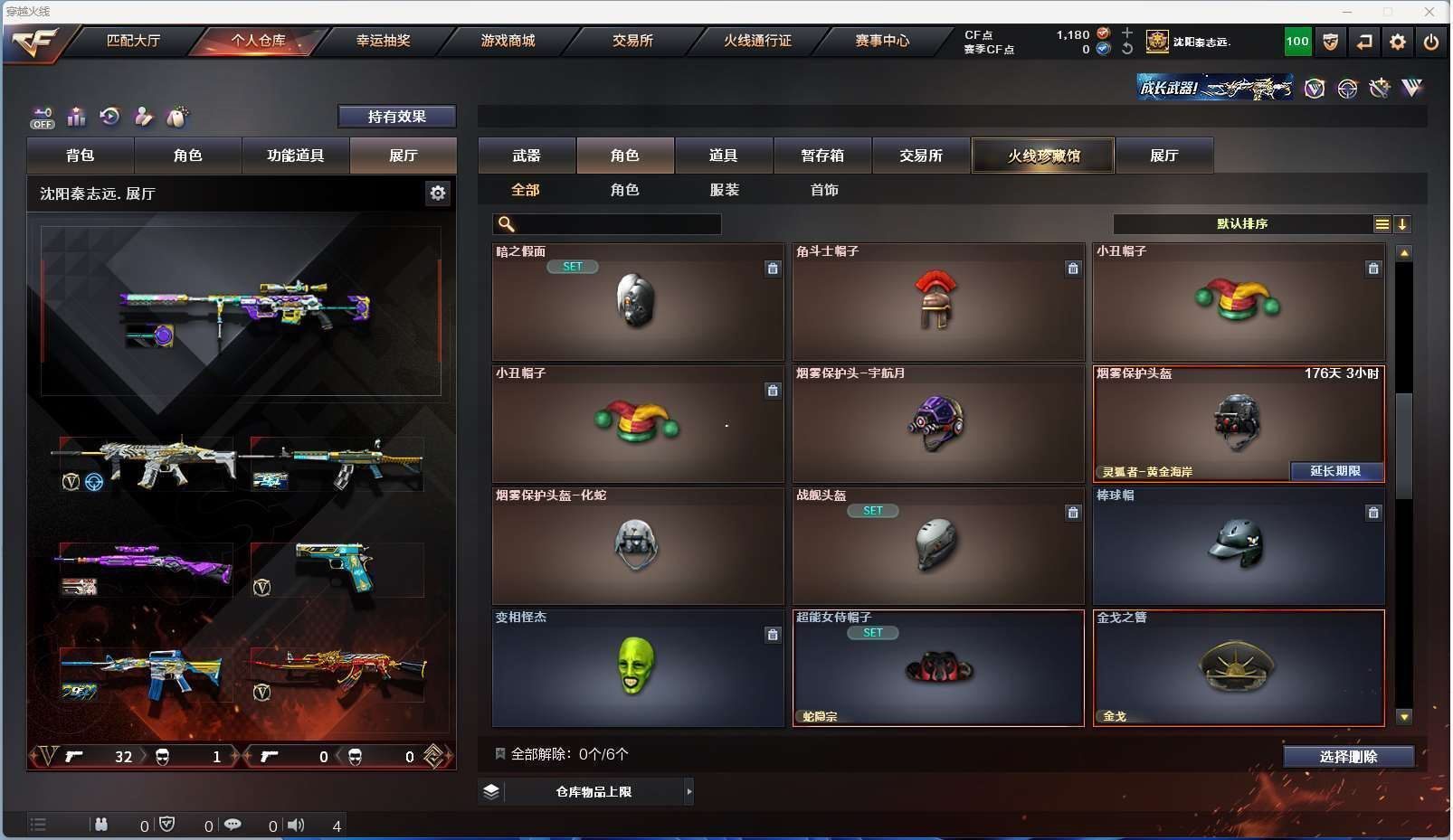Open the top-bar gear settings
The height and width of the screenshot is (840, 1453).
tap(1398, 42)
